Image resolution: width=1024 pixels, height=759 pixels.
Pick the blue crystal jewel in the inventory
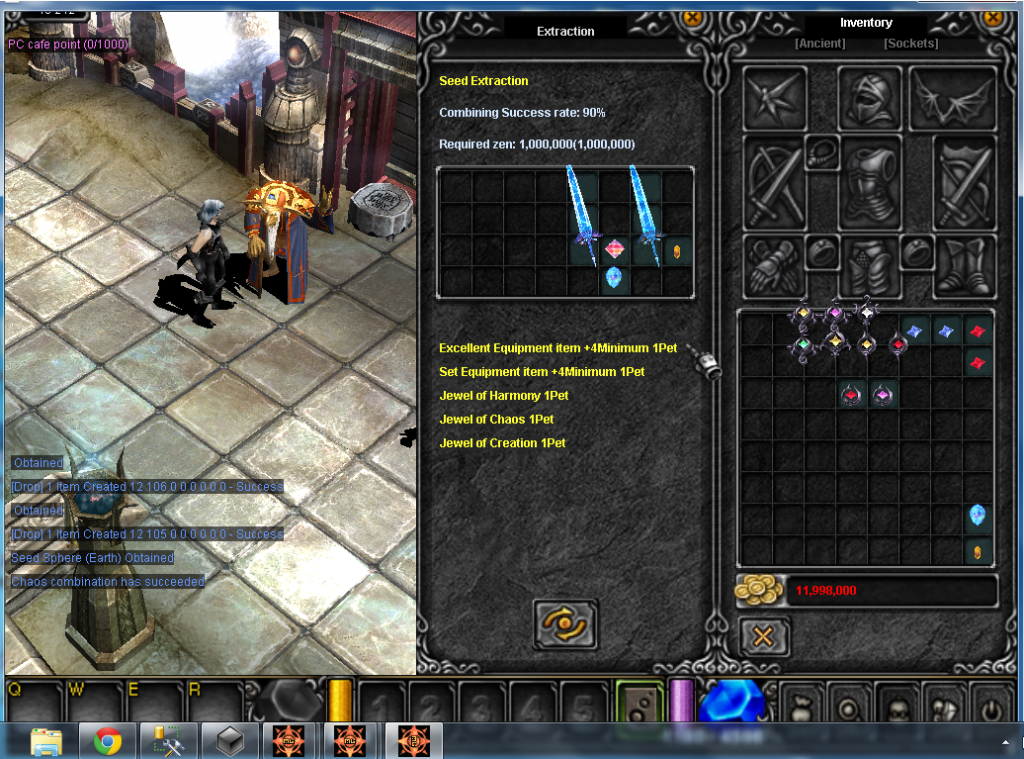tap(977, 516)
